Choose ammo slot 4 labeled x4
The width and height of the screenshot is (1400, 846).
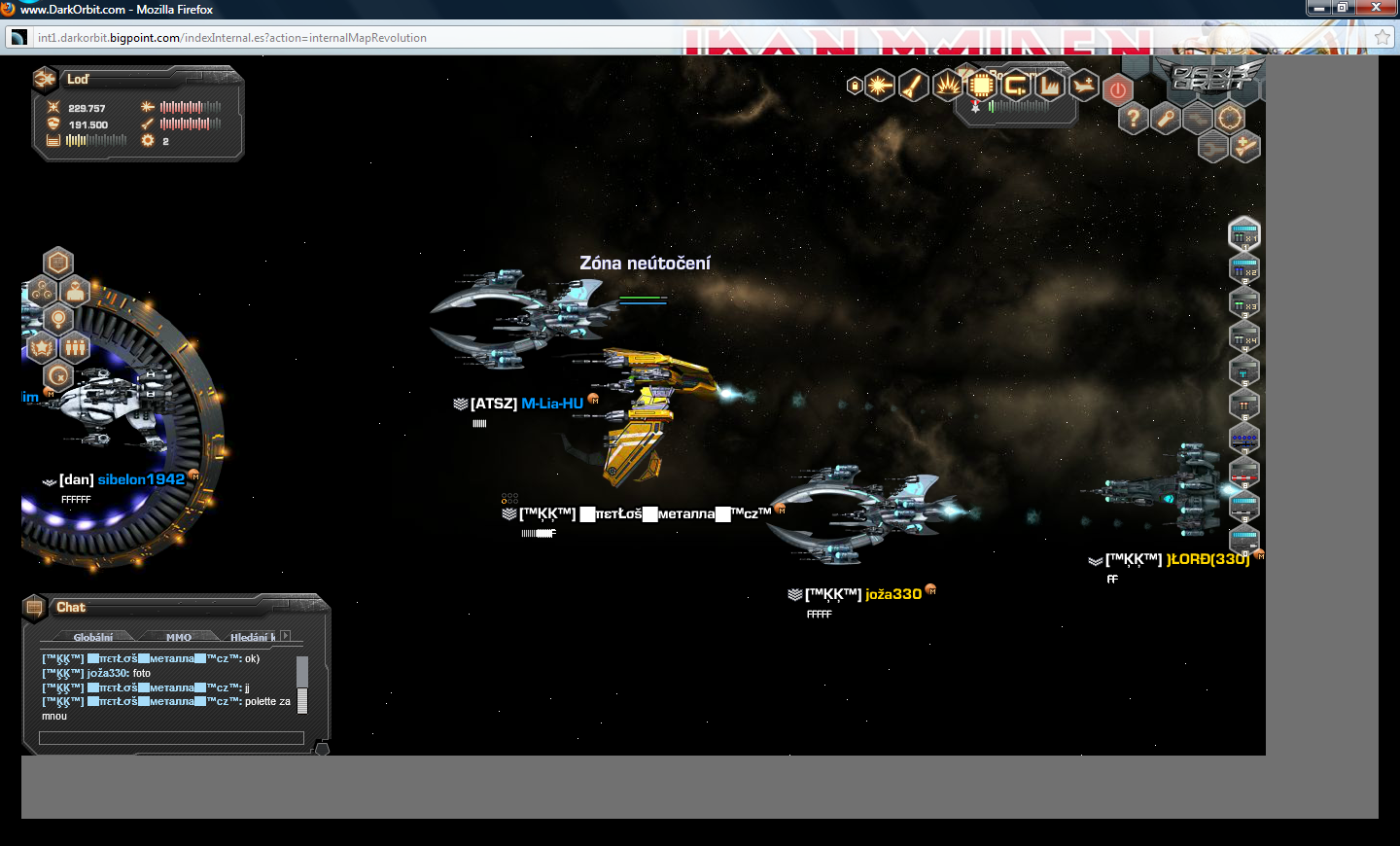coord(1244,336)
